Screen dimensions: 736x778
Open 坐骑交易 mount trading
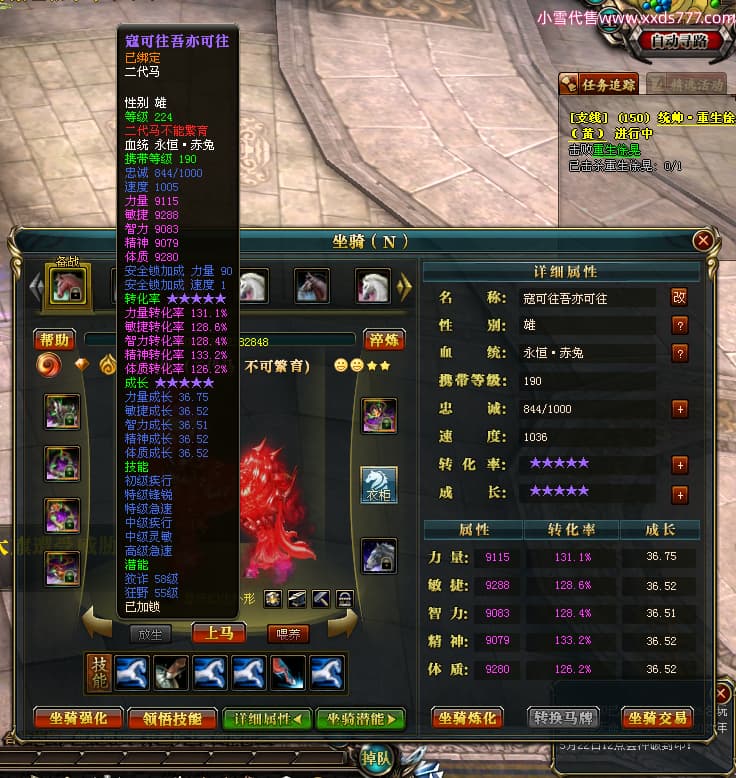pyautogui.click(x=656, y=718)
